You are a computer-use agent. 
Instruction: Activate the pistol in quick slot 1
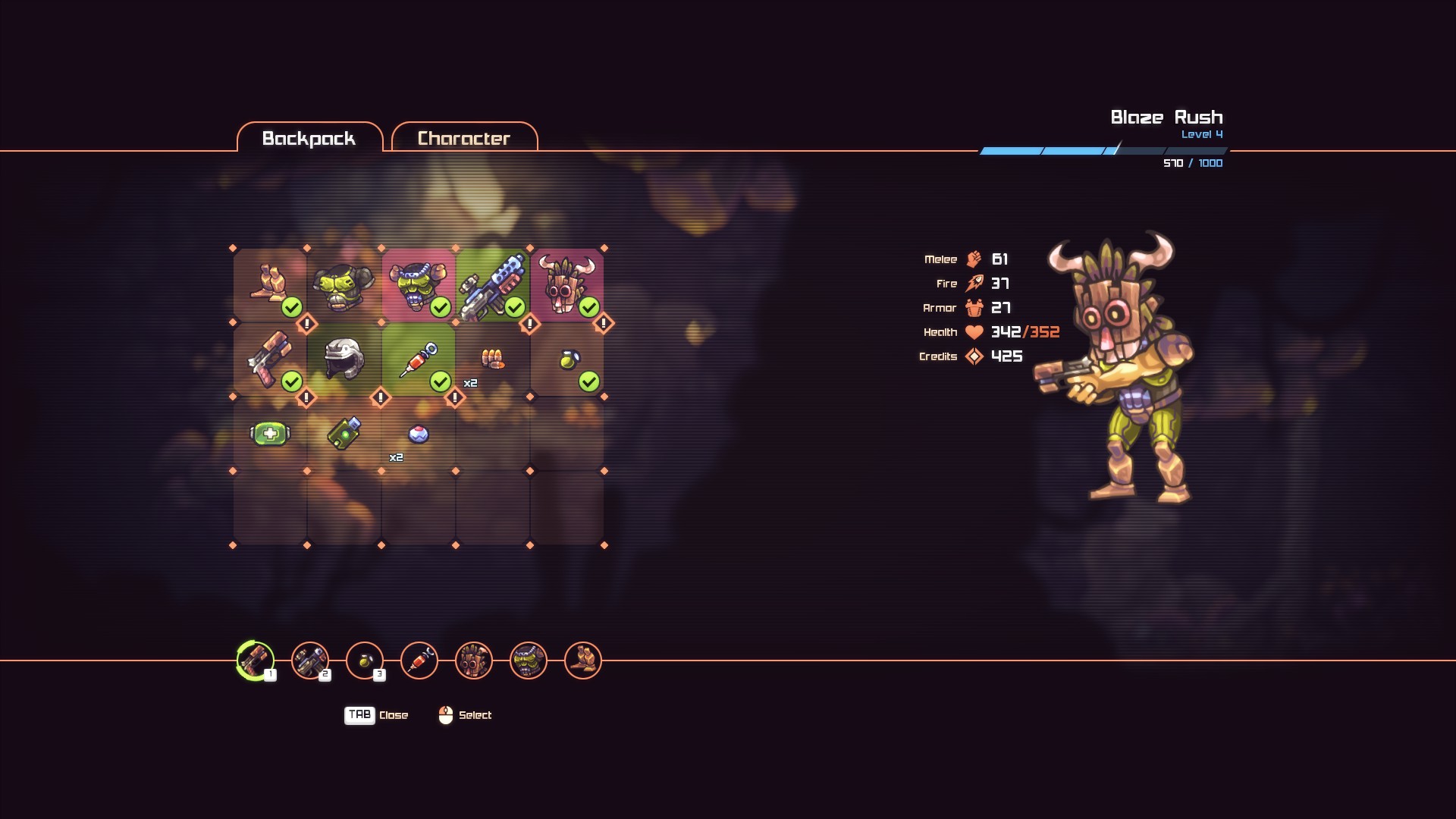coord(256,661)
